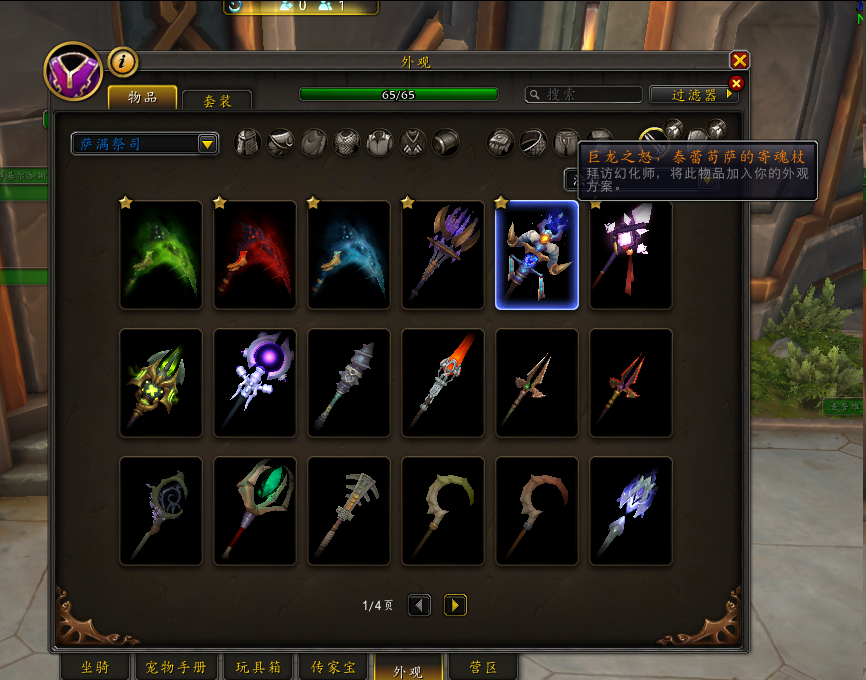Viewport: 866px width, 680px height.
Task: Click the round info button
Action: (x=122, y=61)
